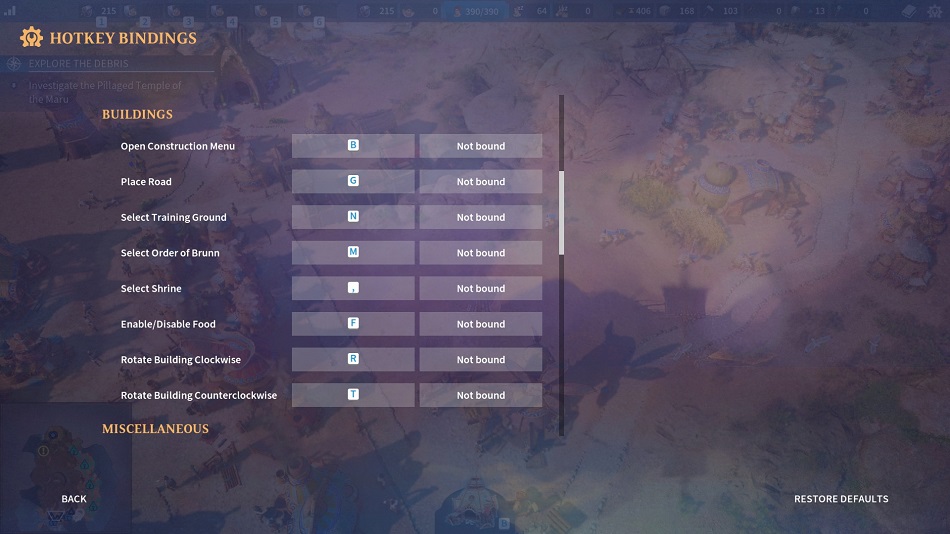The image size is (950, 534).
Task: Rebind Rotate Building Counterclockwise T key
Action: (x=353, y=395)
